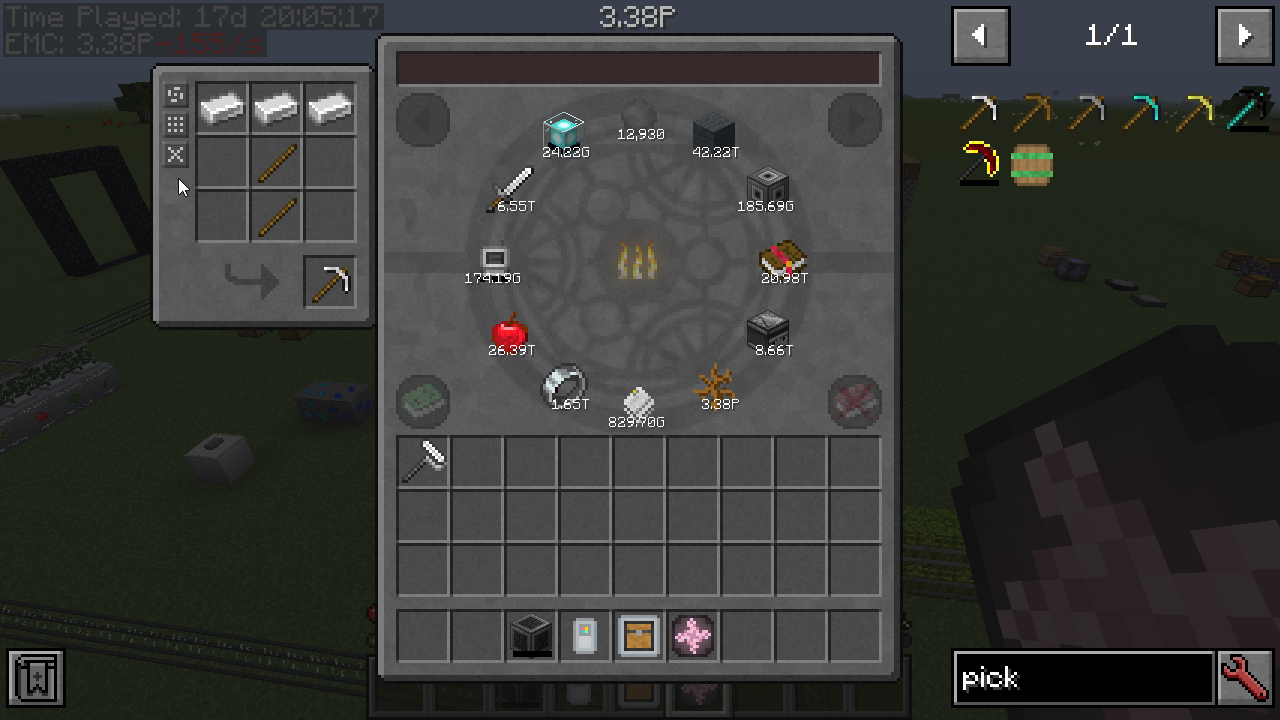Open JEI settings with the red wrench
Viewport: 1280px width, 720px height.
point(1245,678)
